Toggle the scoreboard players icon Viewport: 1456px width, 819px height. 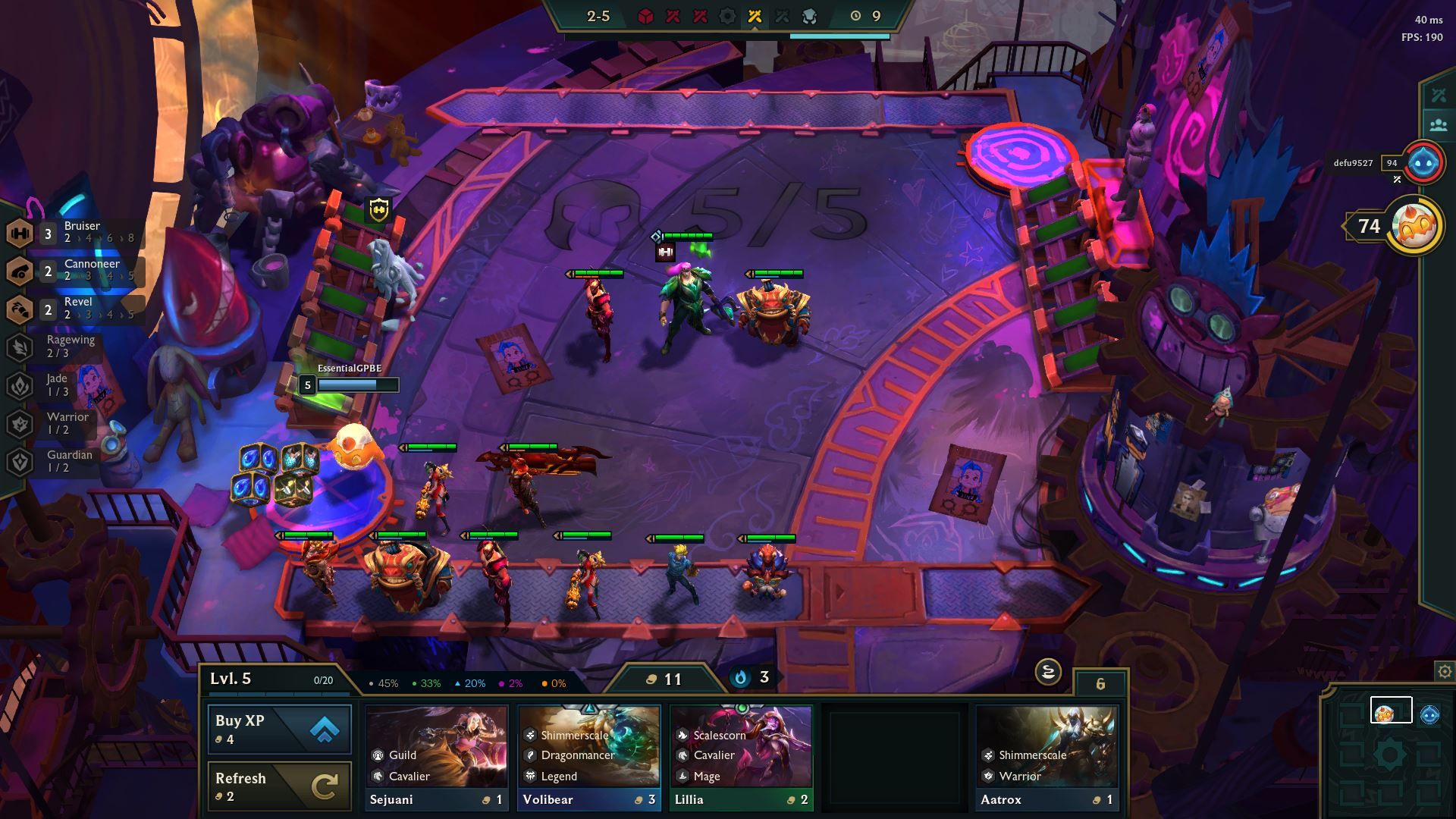coord(1438,125)
